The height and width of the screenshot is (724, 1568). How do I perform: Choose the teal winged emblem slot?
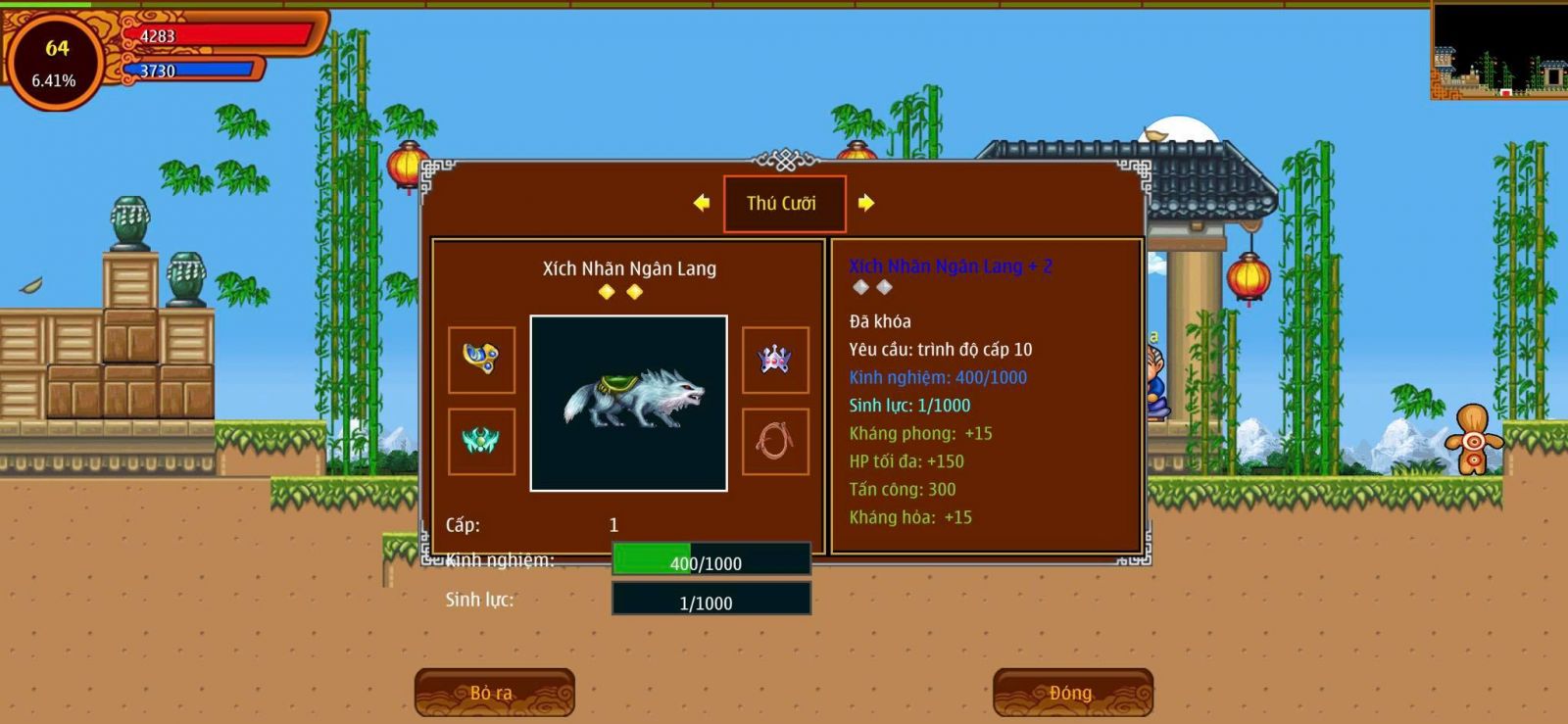click(481, 442)
